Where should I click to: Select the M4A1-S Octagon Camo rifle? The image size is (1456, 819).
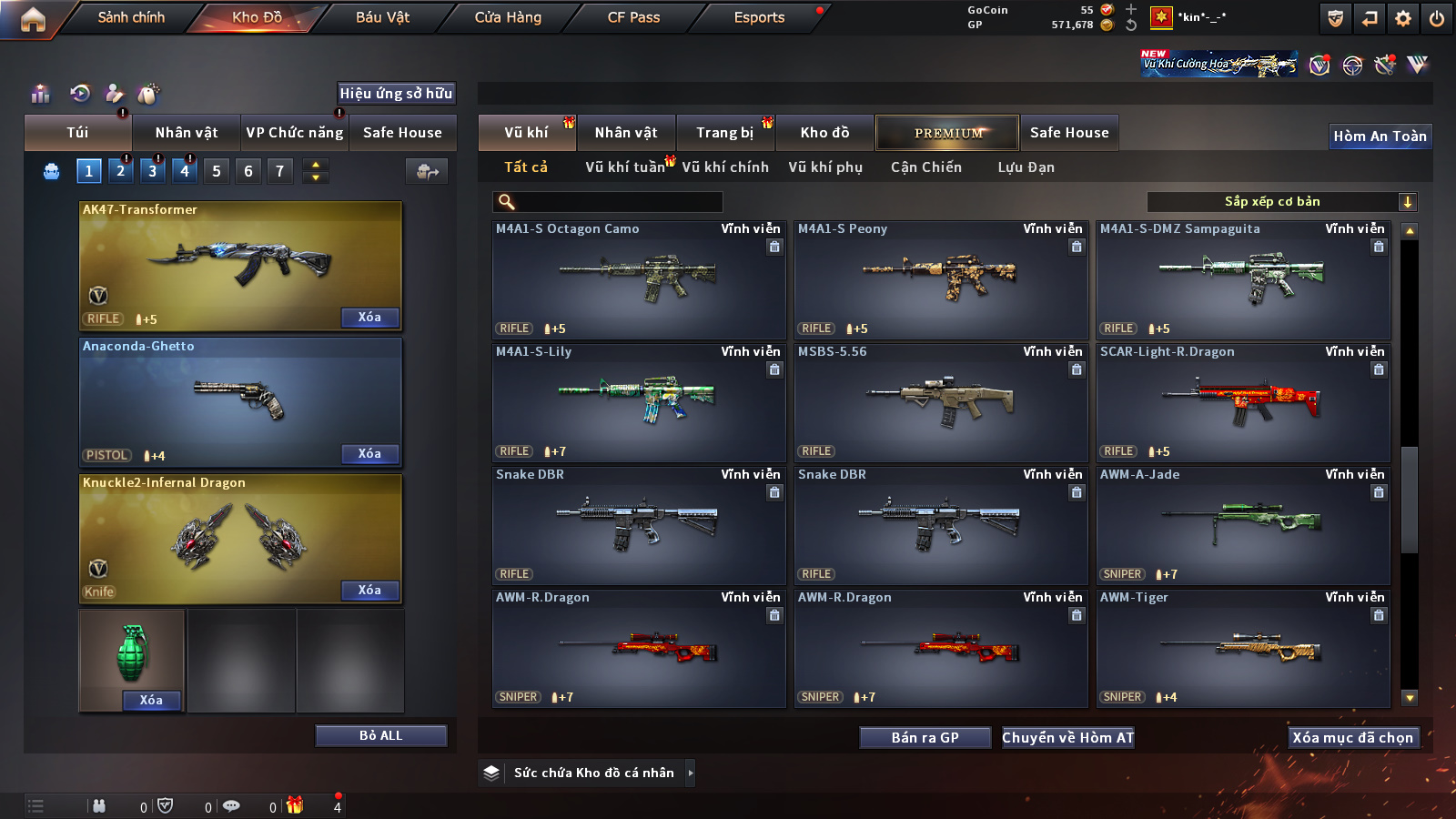[639, 280]
